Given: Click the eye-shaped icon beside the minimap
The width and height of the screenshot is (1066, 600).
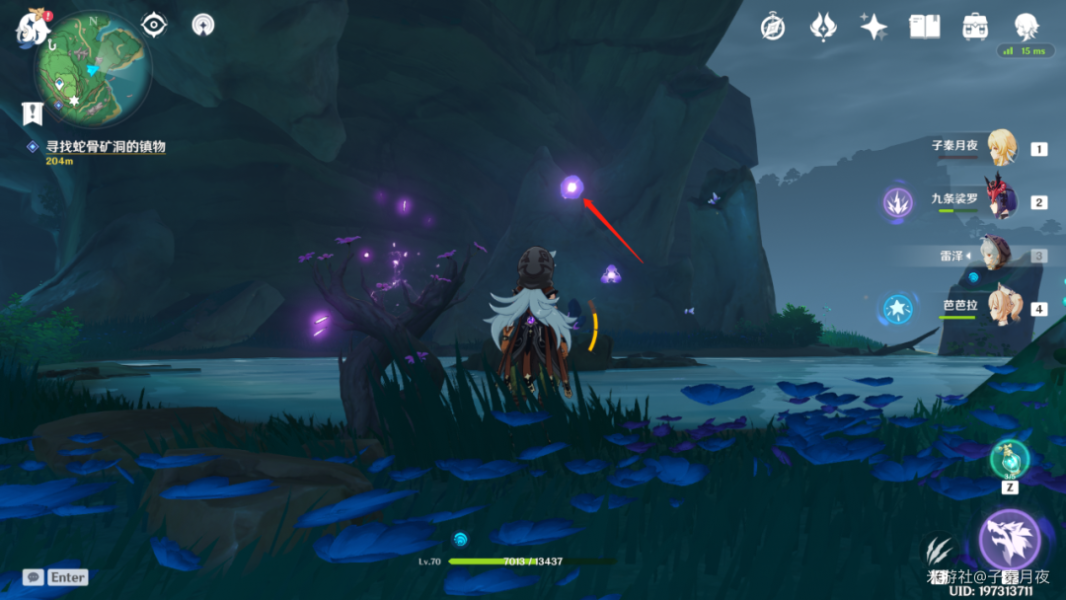Looking at the screenshot, I should click(x=154, y=24).
